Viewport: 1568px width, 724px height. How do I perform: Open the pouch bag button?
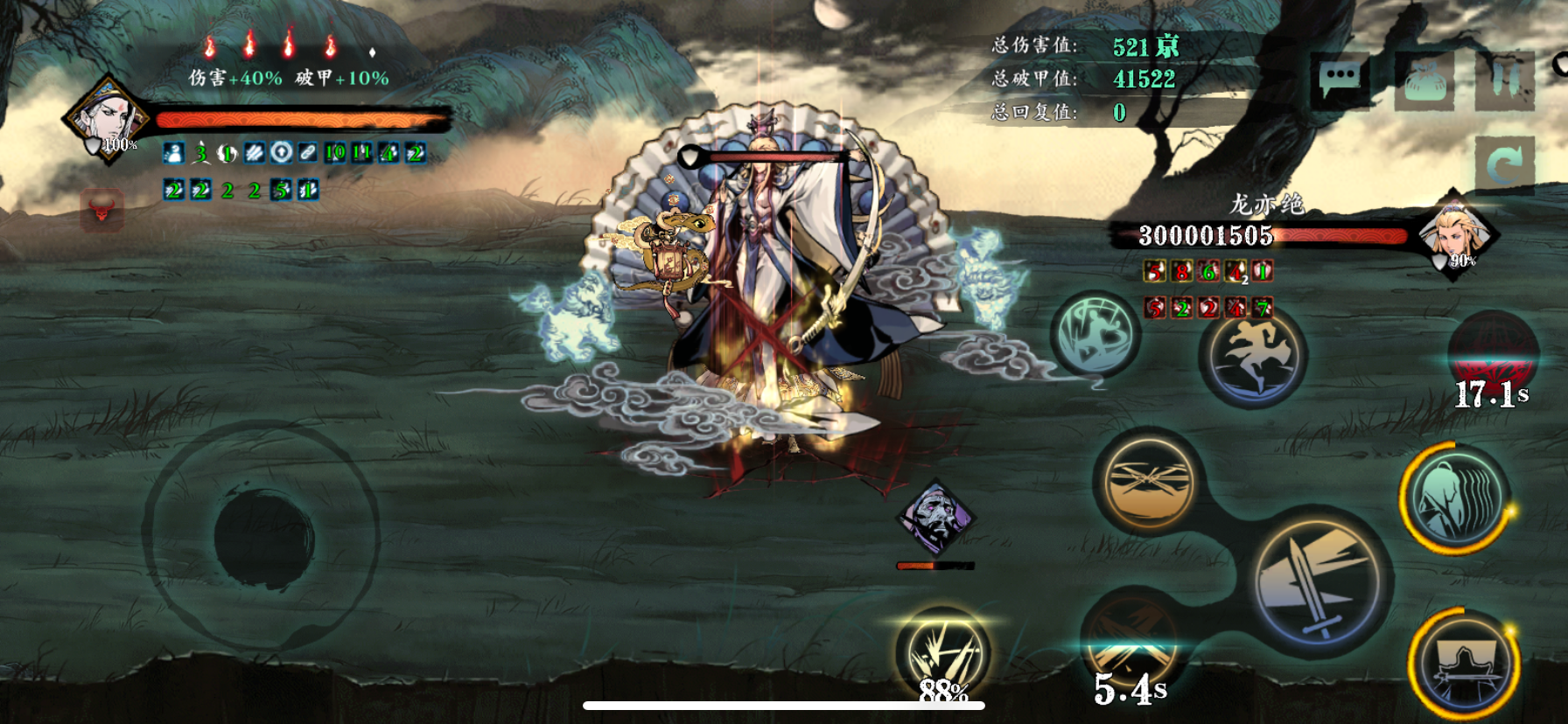click(1424, 80)
